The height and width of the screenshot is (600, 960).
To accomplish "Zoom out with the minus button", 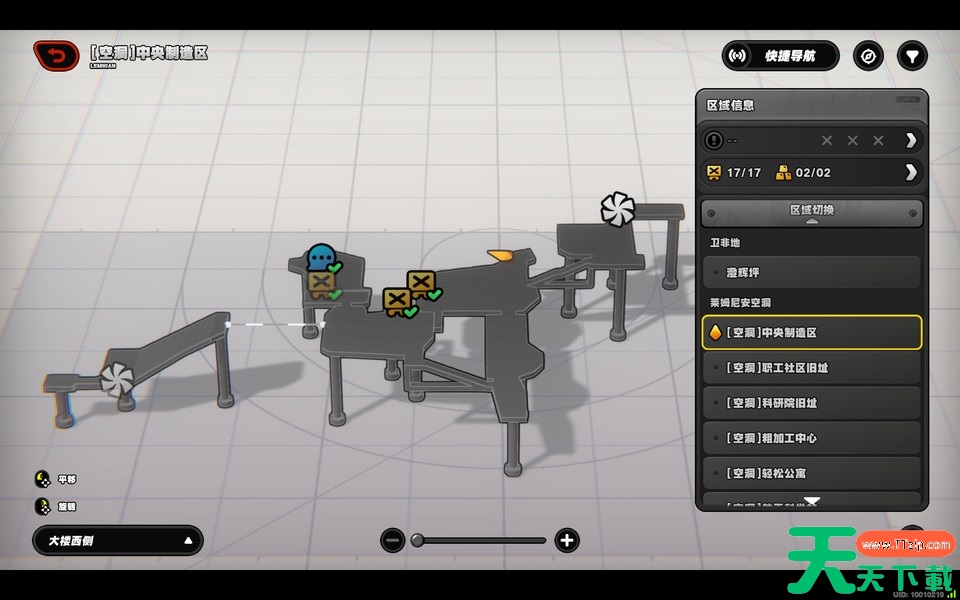I will (x=393, y=541).
